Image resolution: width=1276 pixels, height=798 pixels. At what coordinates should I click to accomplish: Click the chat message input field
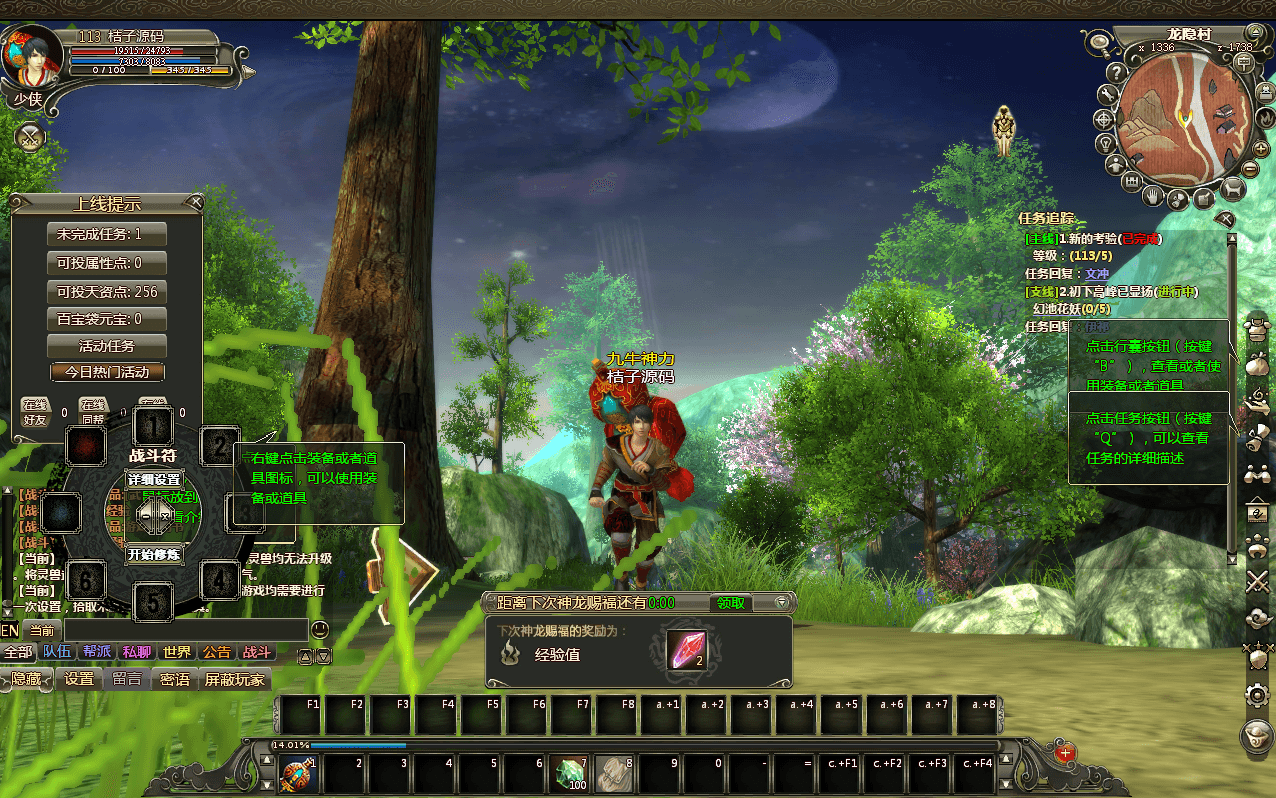click(x=185, y=630)
